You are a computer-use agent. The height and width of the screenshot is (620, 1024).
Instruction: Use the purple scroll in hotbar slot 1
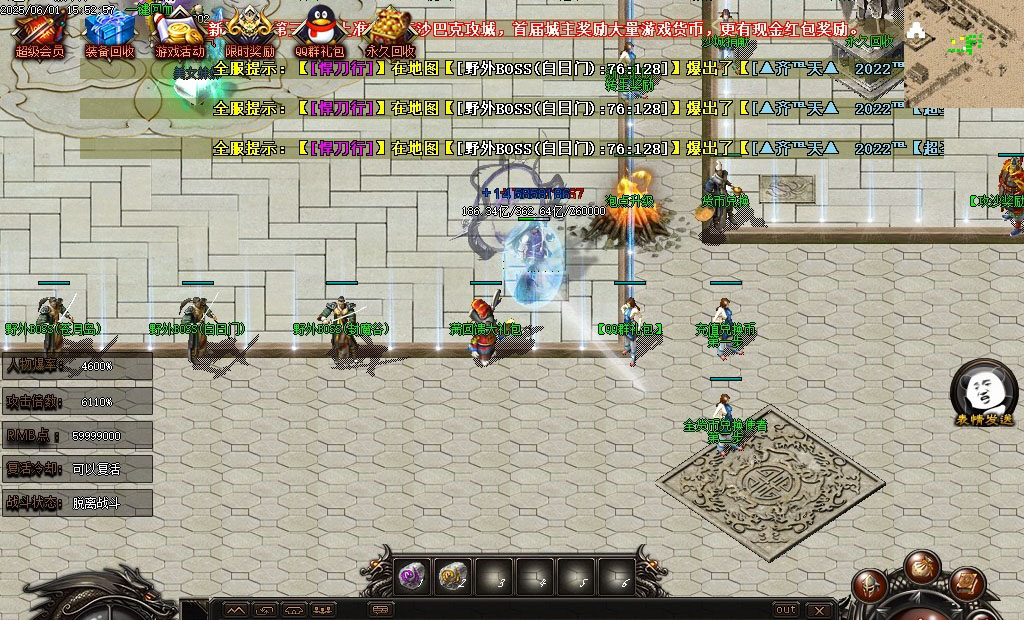413,575
